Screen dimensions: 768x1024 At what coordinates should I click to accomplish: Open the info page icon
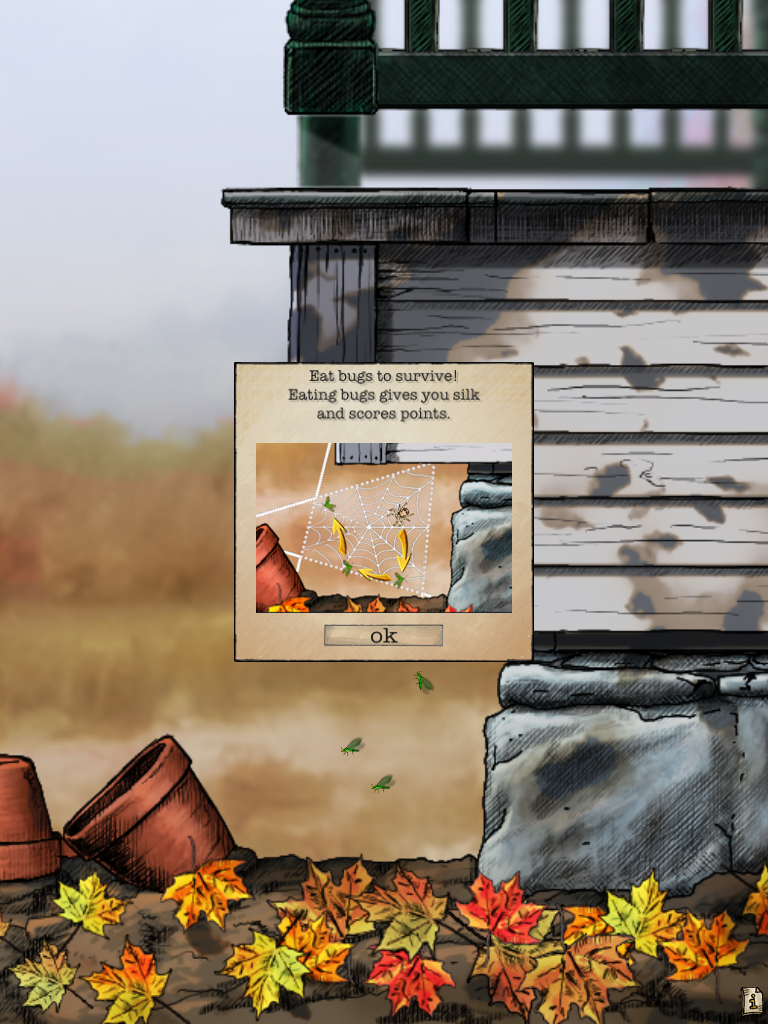(752, 1000)
